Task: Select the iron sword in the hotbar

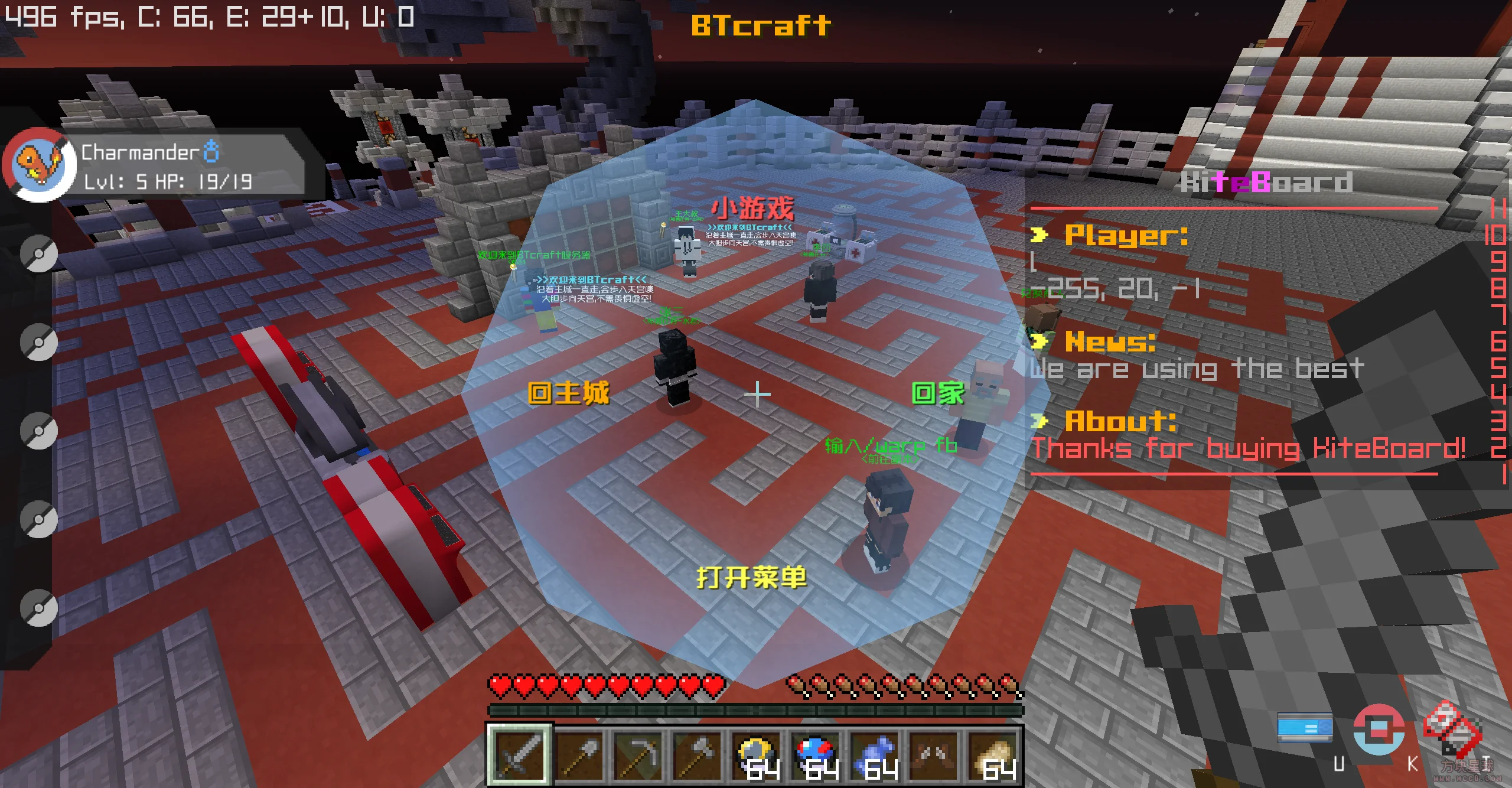Action: 520,756
